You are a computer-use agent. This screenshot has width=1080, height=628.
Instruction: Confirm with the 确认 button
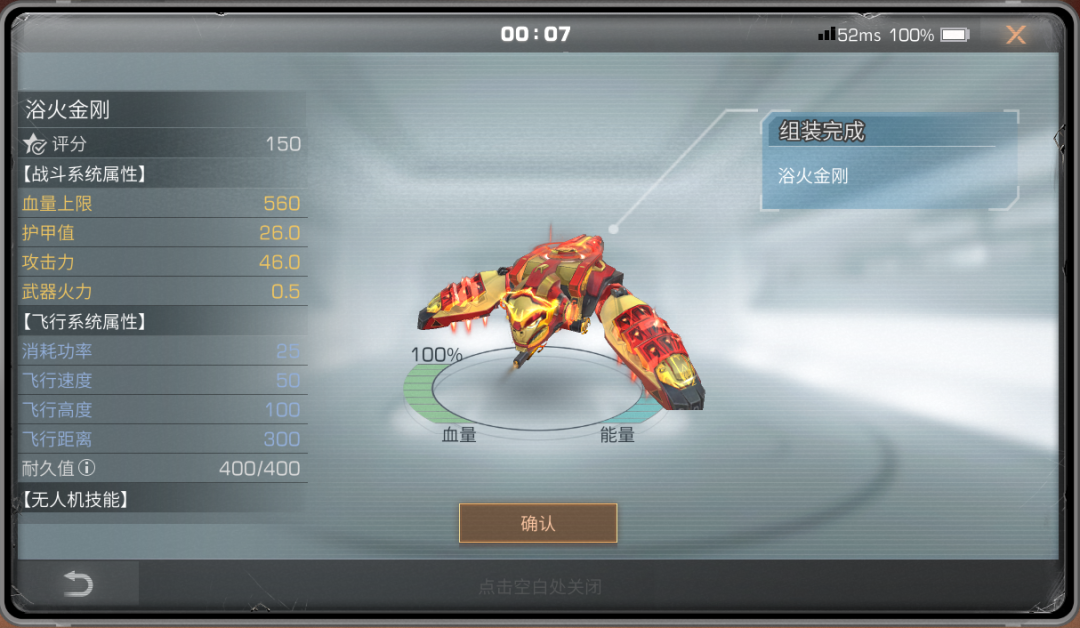point(538,523)
